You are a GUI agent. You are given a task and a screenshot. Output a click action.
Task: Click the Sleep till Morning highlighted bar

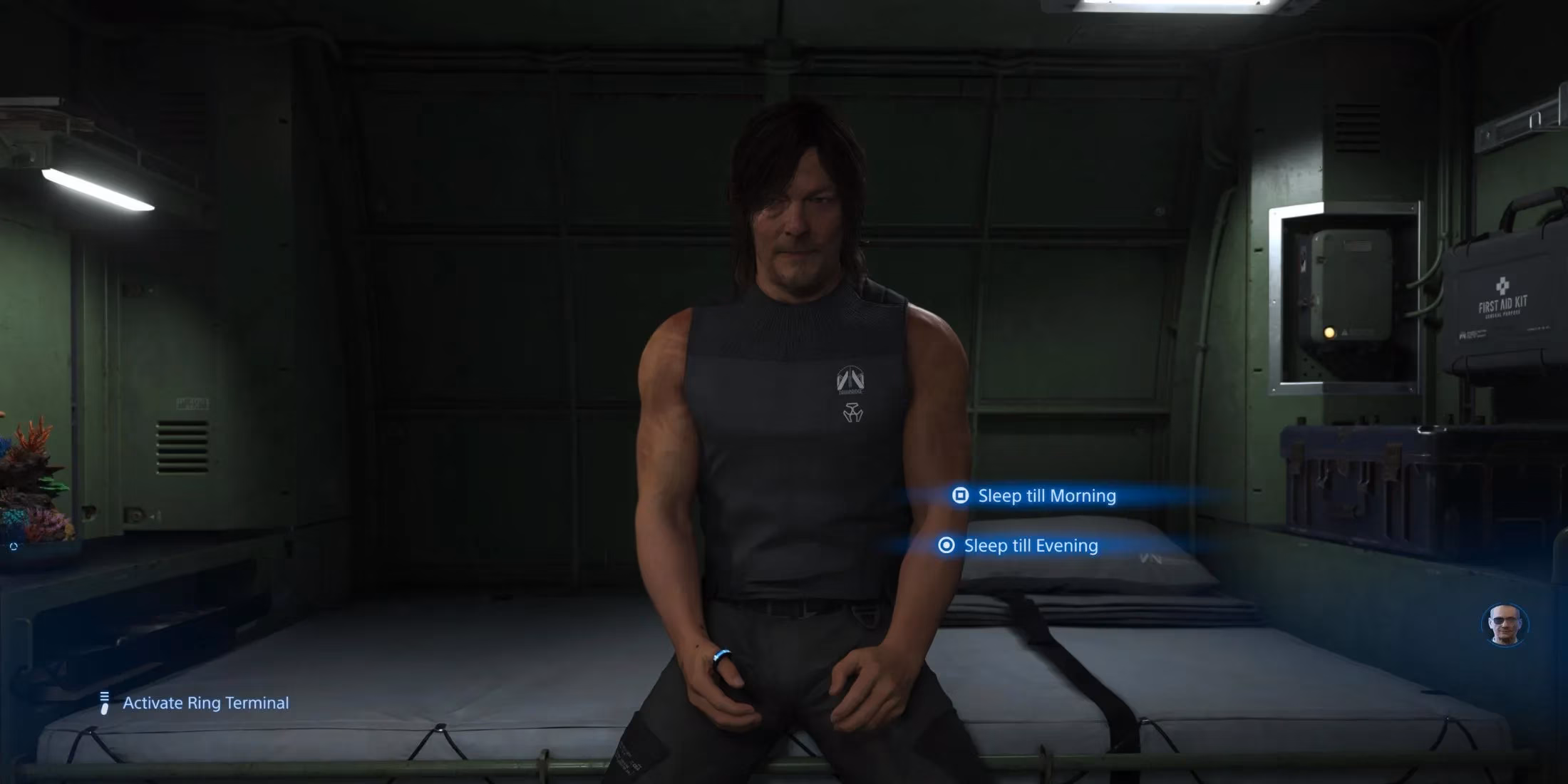[1046, 495]
